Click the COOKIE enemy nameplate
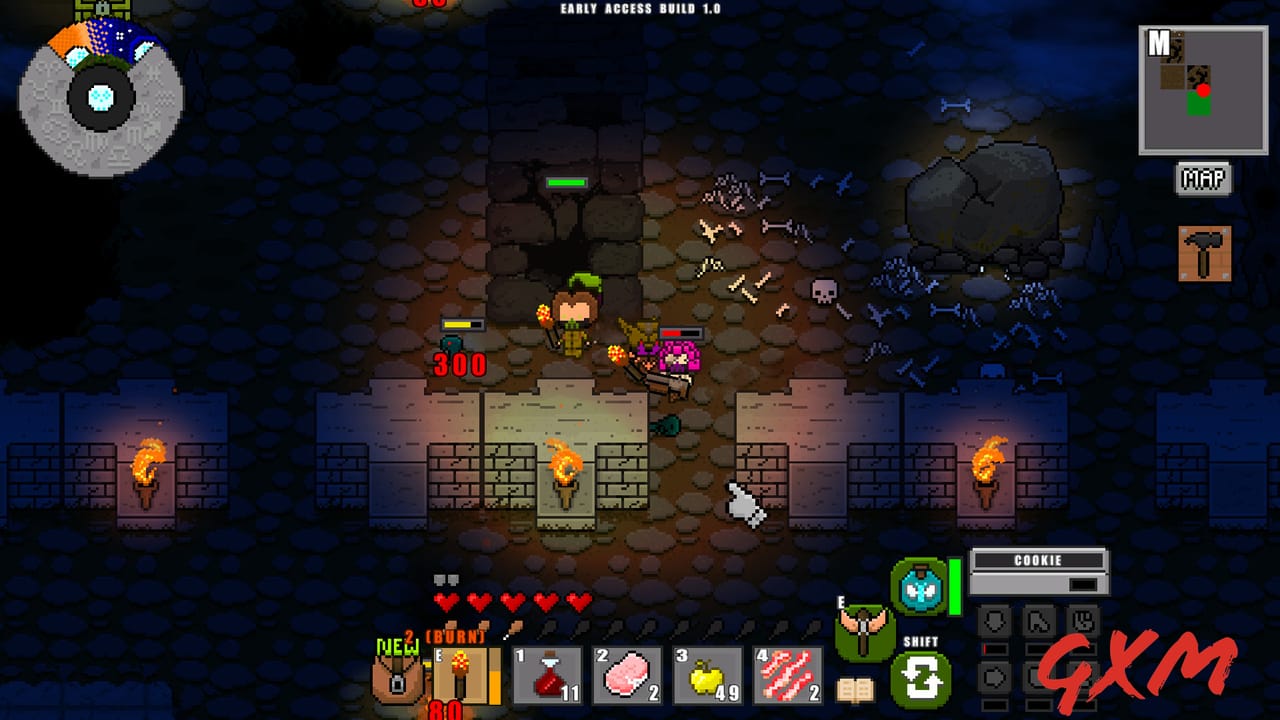 [1036, 561]
